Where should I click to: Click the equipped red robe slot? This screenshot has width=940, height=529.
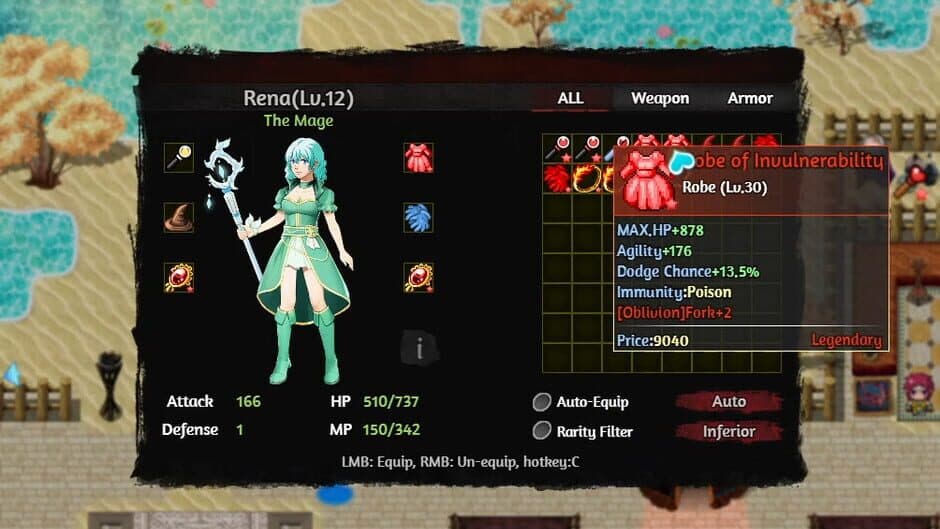pos(418,158)
